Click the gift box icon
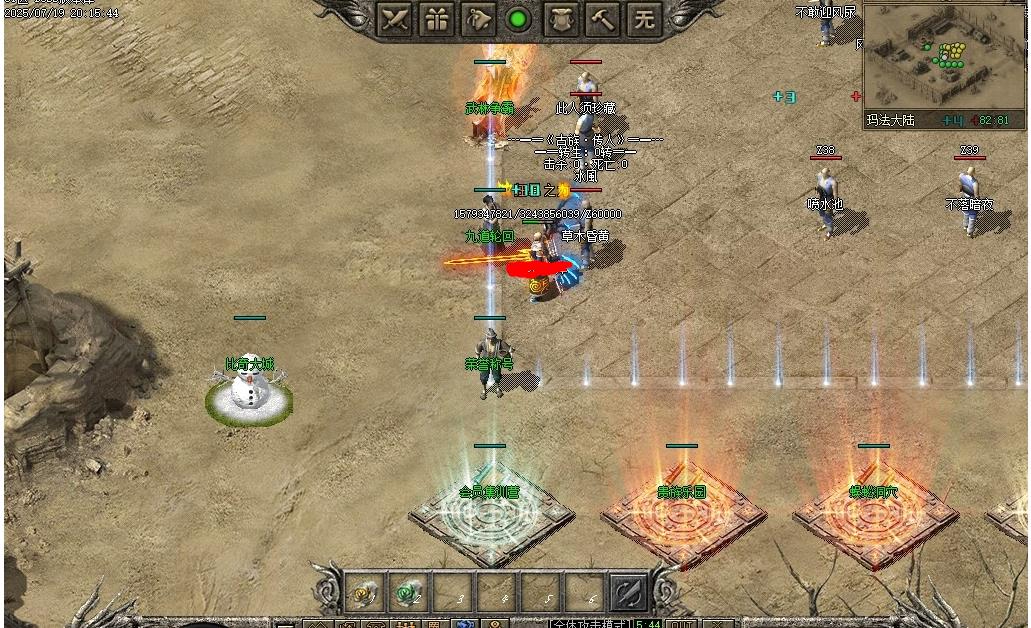This screenshot has height=628, width=1031. (x=437, y=19)
